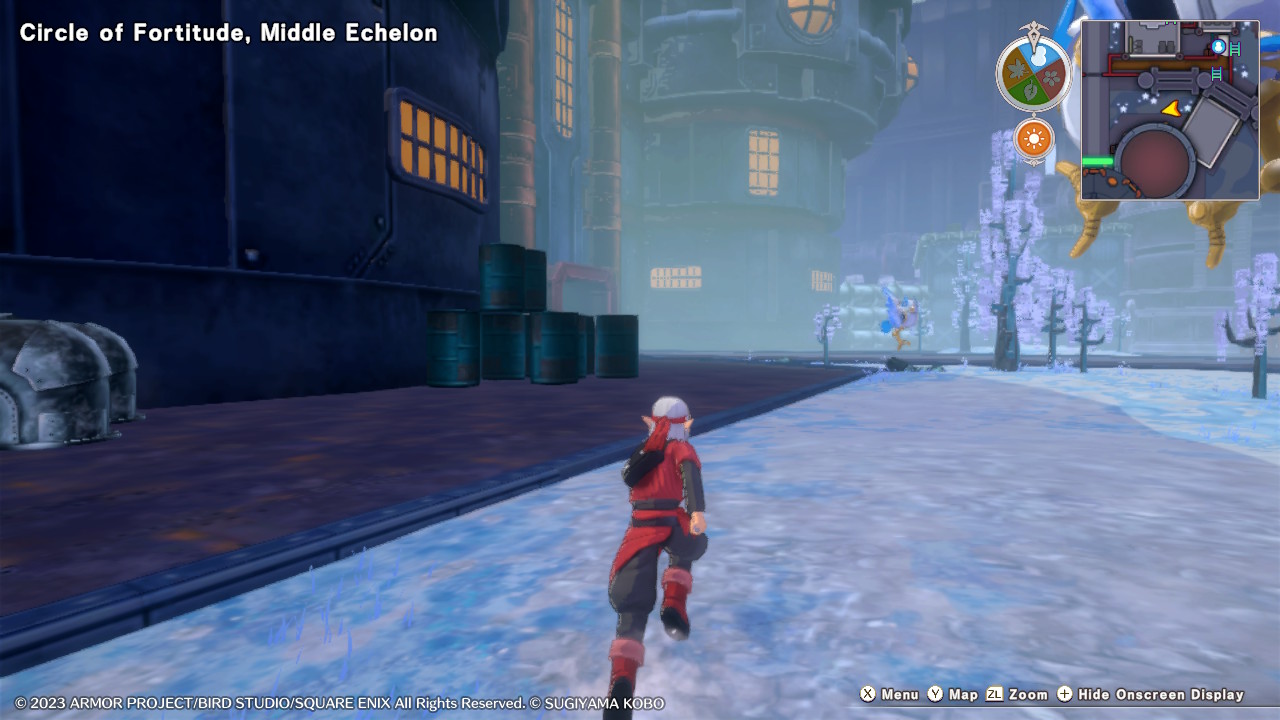Click the yellow player arrow on the minimap
Screen dimensions: 1280x720
1172,110
